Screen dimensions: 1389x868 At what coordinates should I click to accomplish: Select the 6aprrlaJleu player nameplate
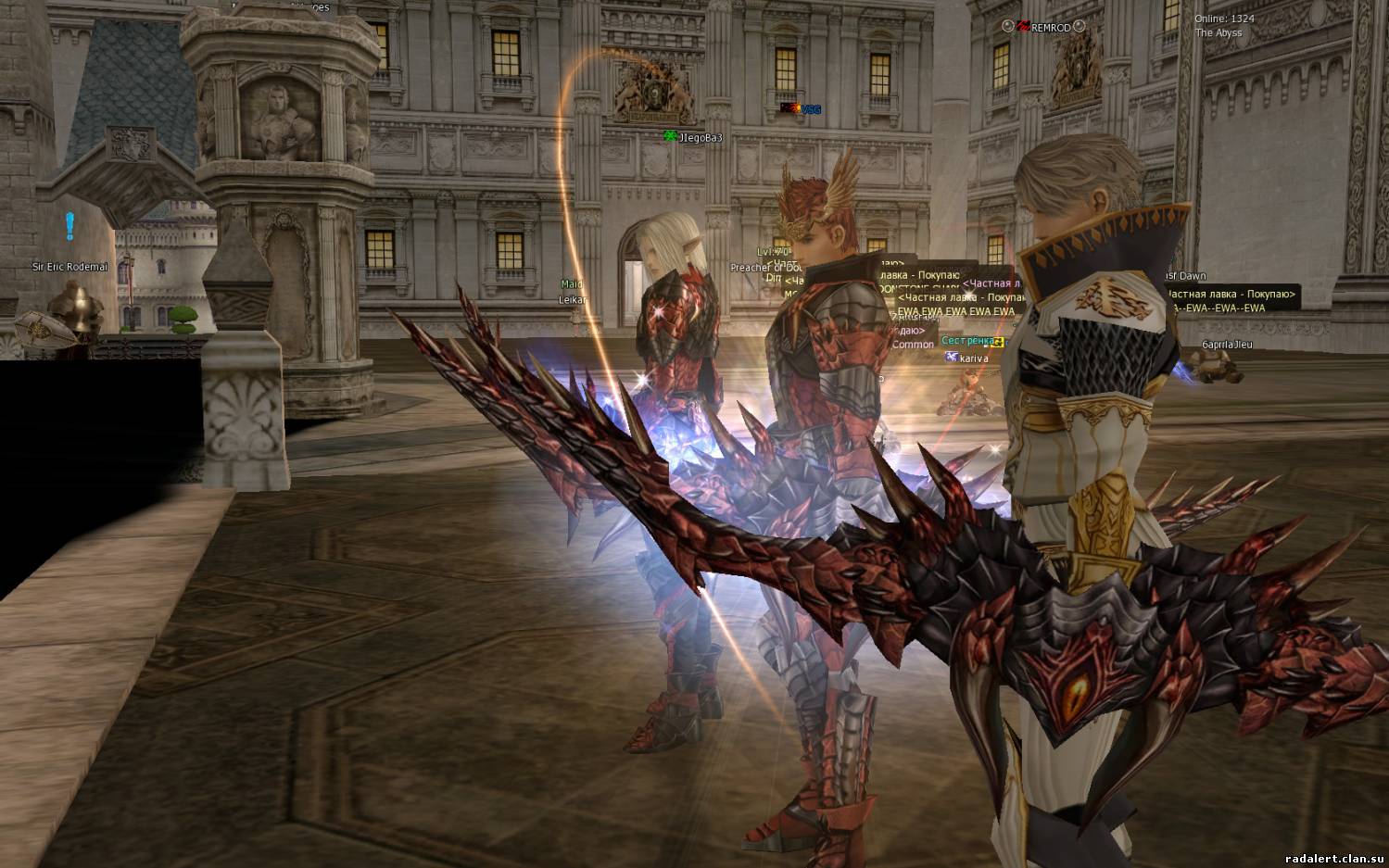pos(1227,345)
